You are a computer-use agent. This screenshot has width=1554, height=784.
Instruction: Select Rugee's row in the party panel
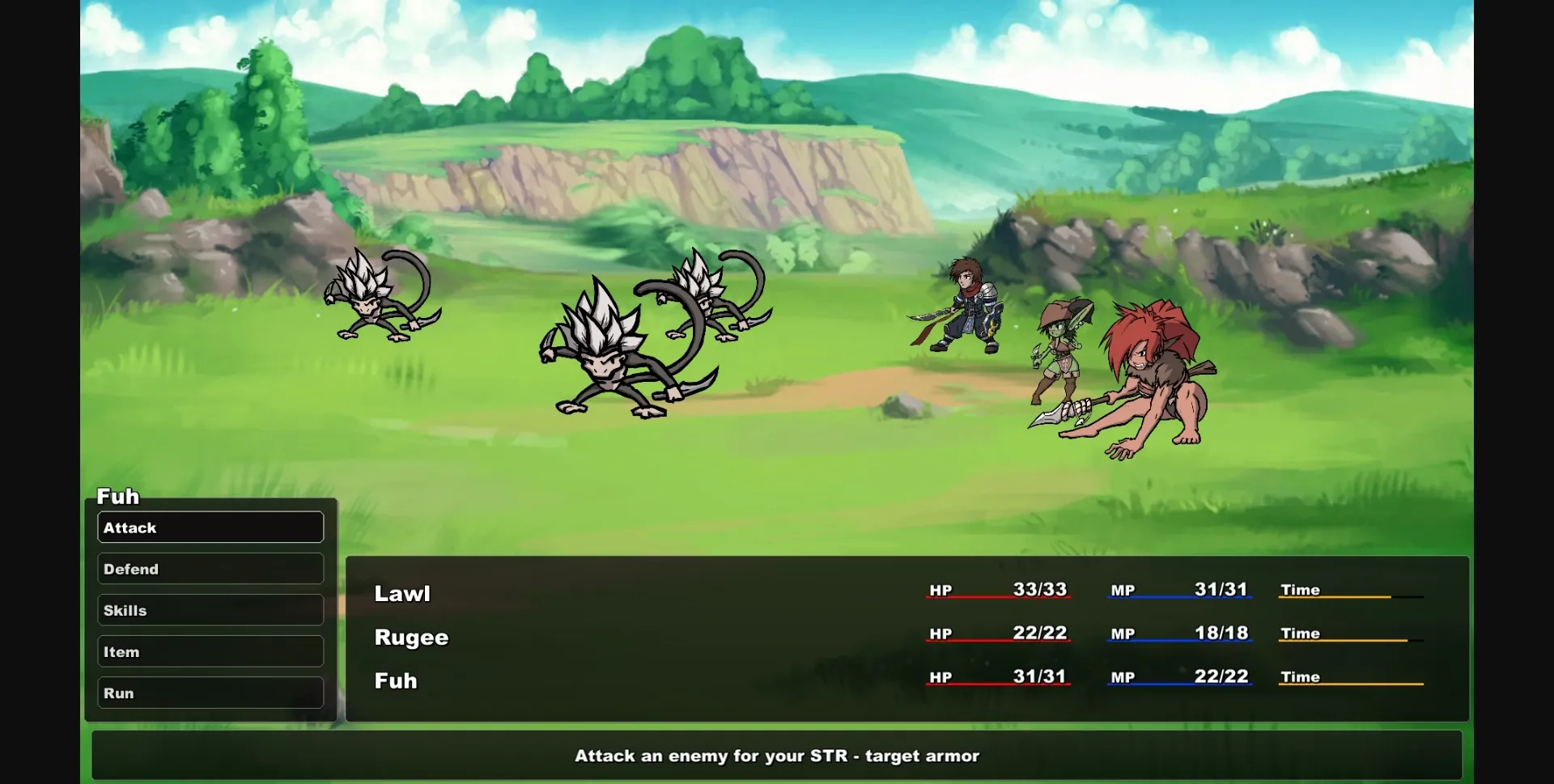point(411,637)
